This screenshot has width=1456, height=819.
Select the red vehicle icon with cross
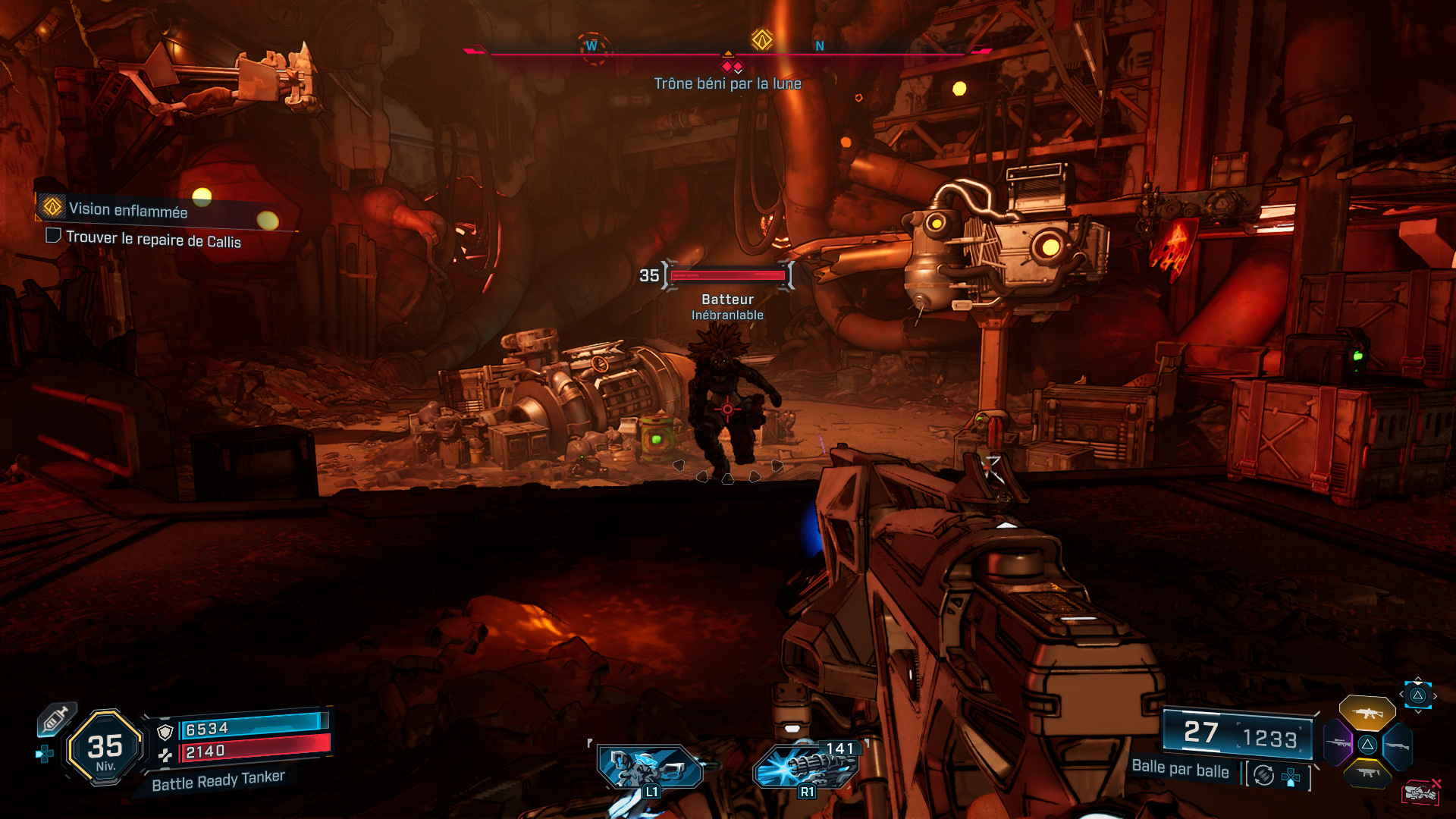(1420, 792)
